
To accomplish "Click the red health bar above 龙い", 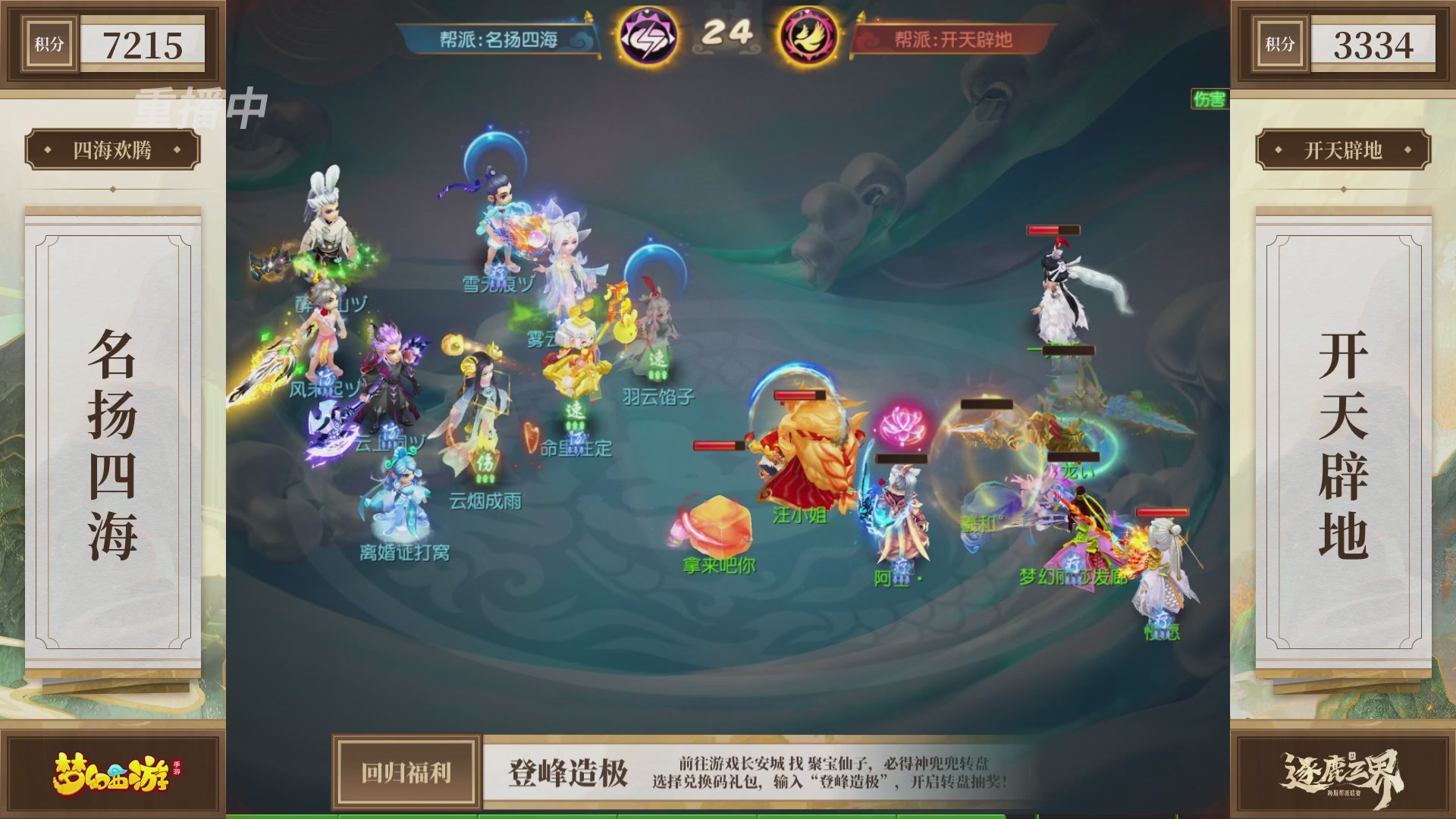I will [x=1073, y=458].
